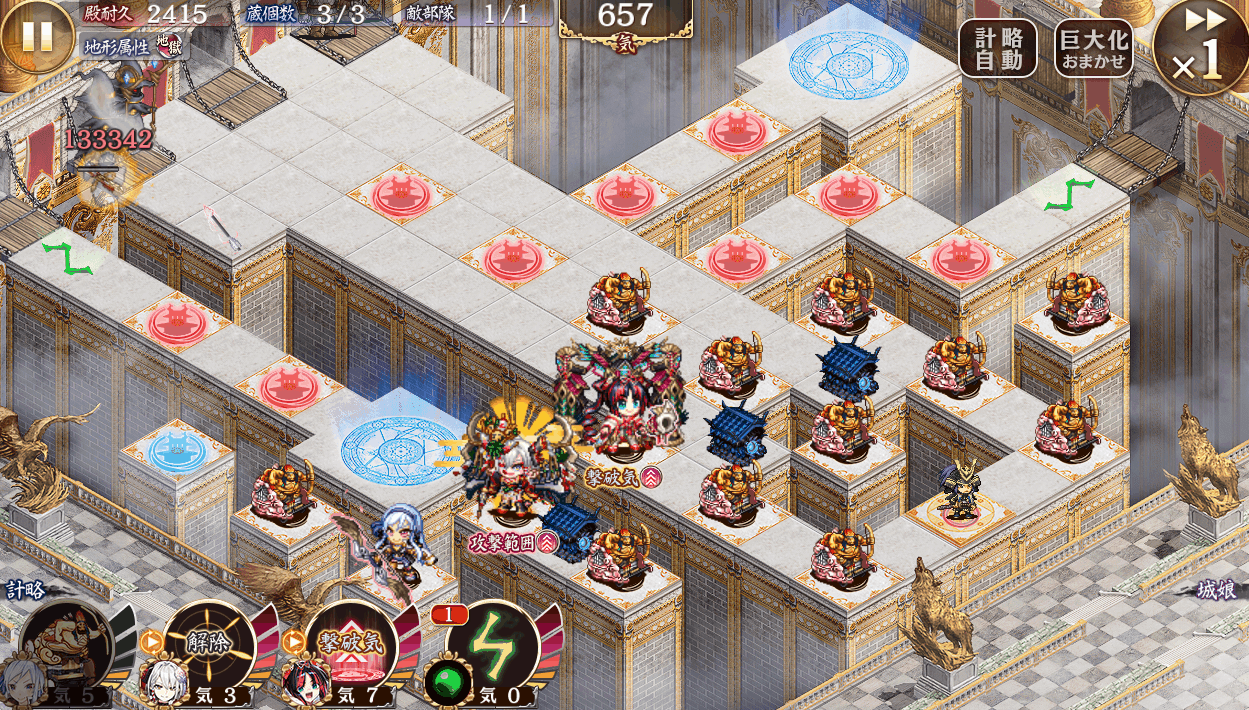The width and height of the screenshot is (1249, 710).
Task: Activate the green lightning bolt stratagem
Action: point(494,645)
